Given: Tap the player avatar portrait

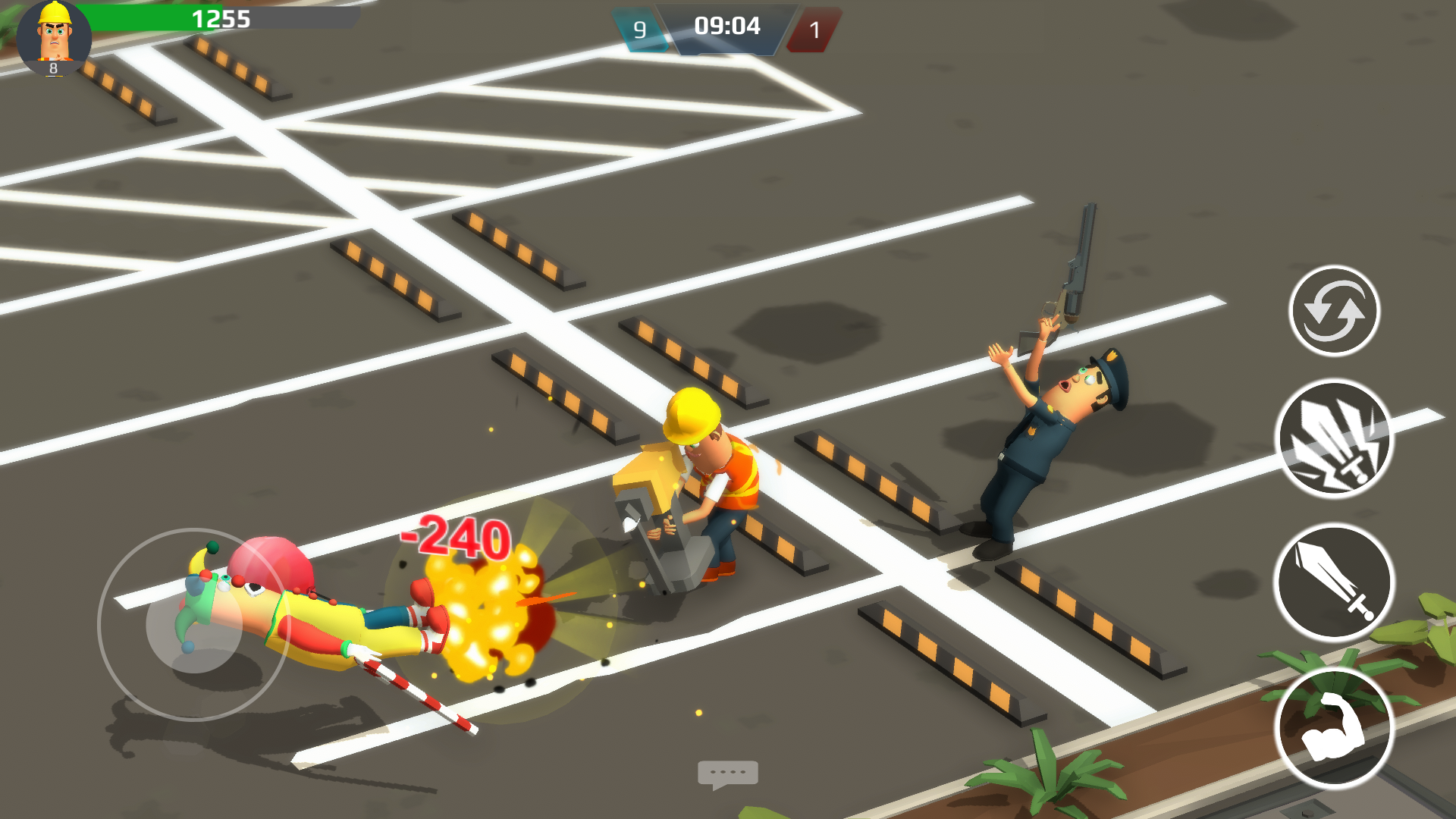Looking at the screenshot, I should (x=53, y=34).
